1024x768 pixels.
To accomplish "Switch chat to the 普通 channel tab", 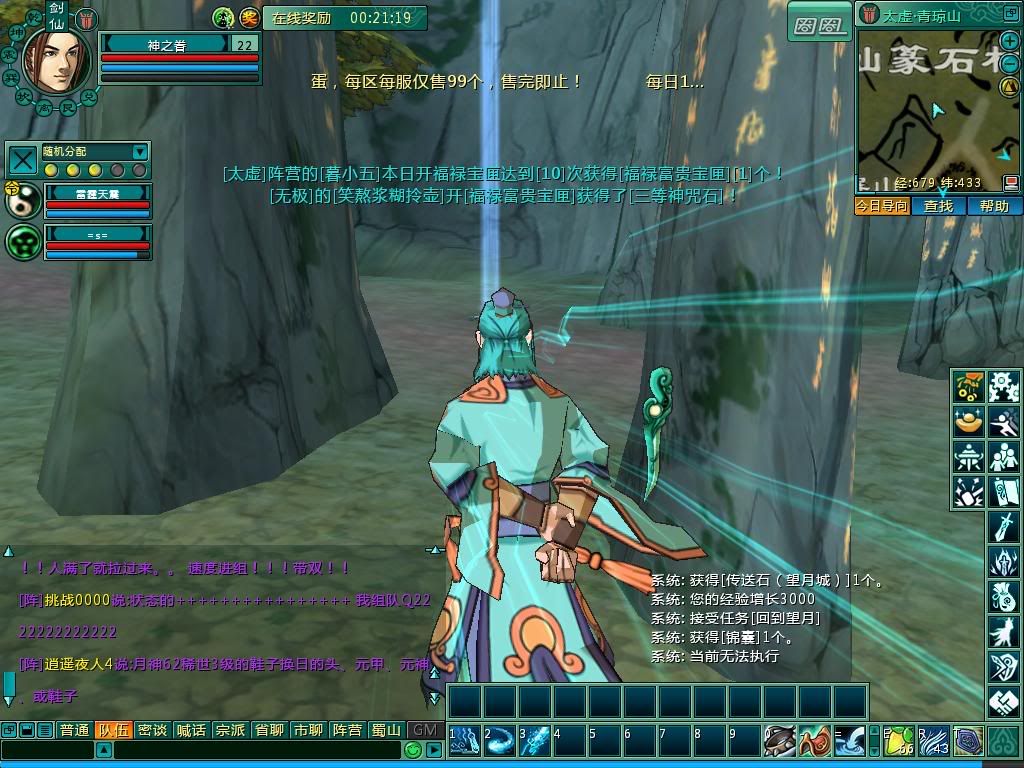I will click(74, 730).
